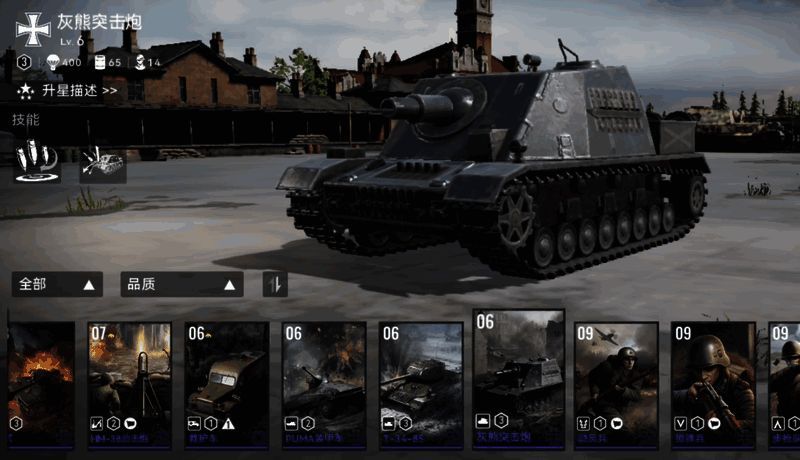Choose the level 09 charging infantry card
Image resolution: width=800 pixels, height=460 pixels.
click(x=615, y=383)
